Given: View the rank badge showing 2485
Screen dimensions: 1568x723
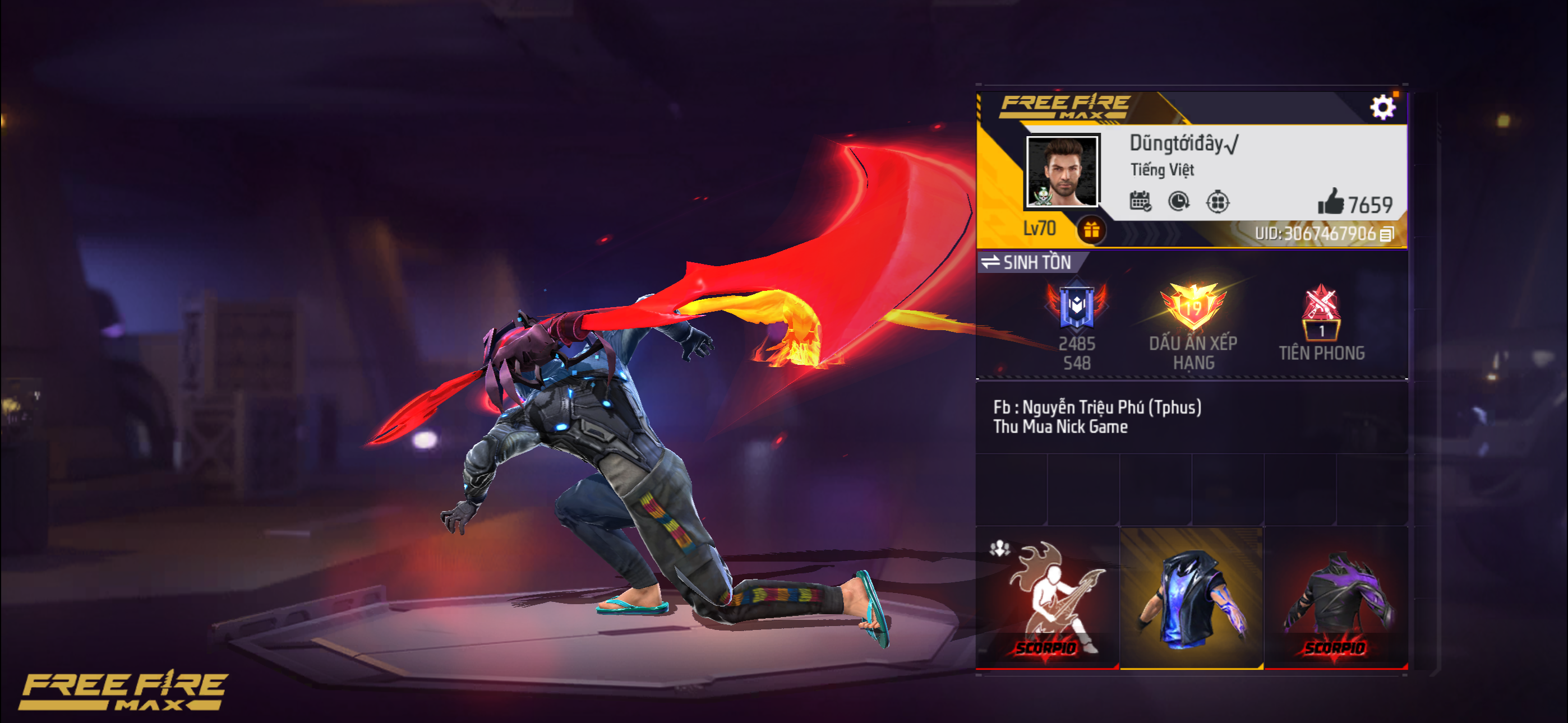Looking at the screenshot, I should click(1076, 307).
